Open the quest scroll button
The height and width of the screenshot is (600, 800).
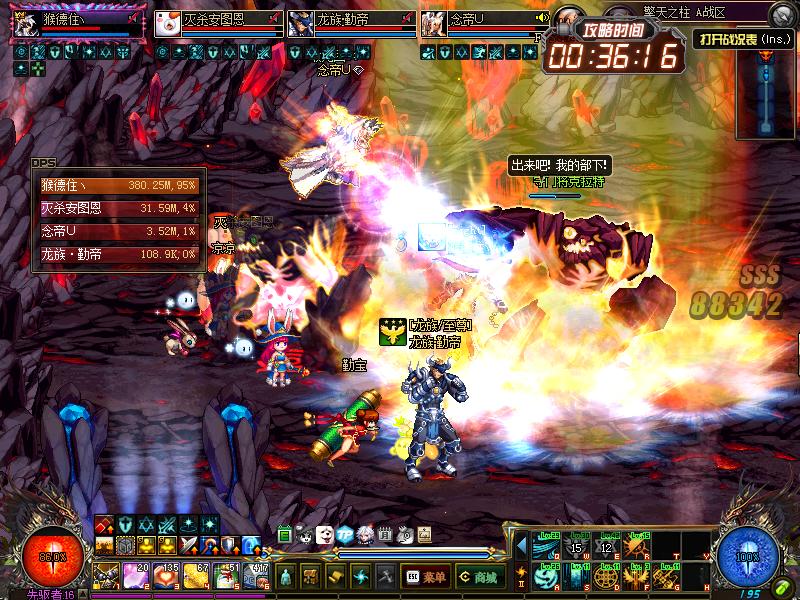(x=337, y=576)
